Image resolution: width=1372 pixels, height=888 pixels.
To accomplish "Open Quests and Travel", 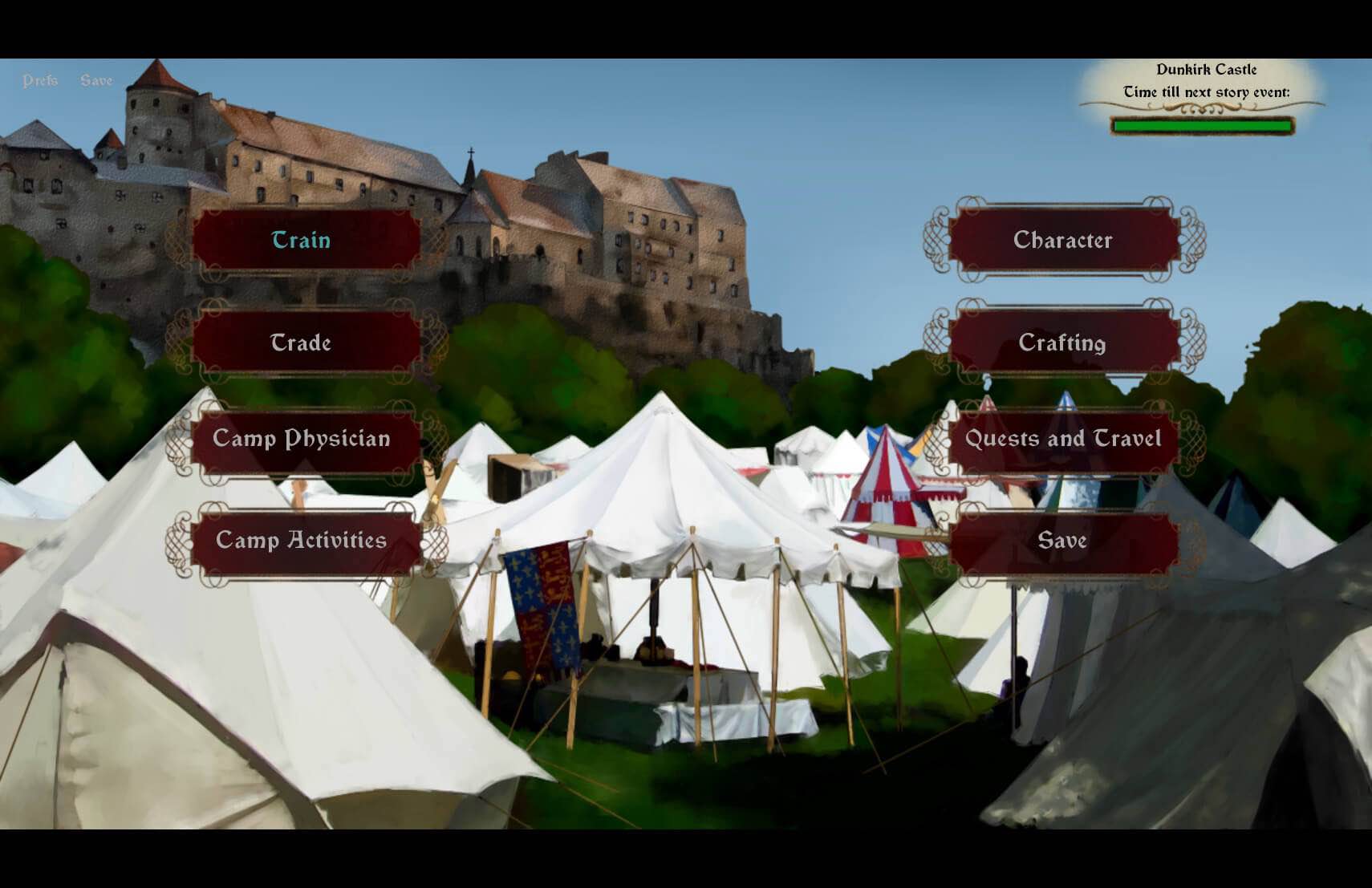I will [x=1063, y=439].
